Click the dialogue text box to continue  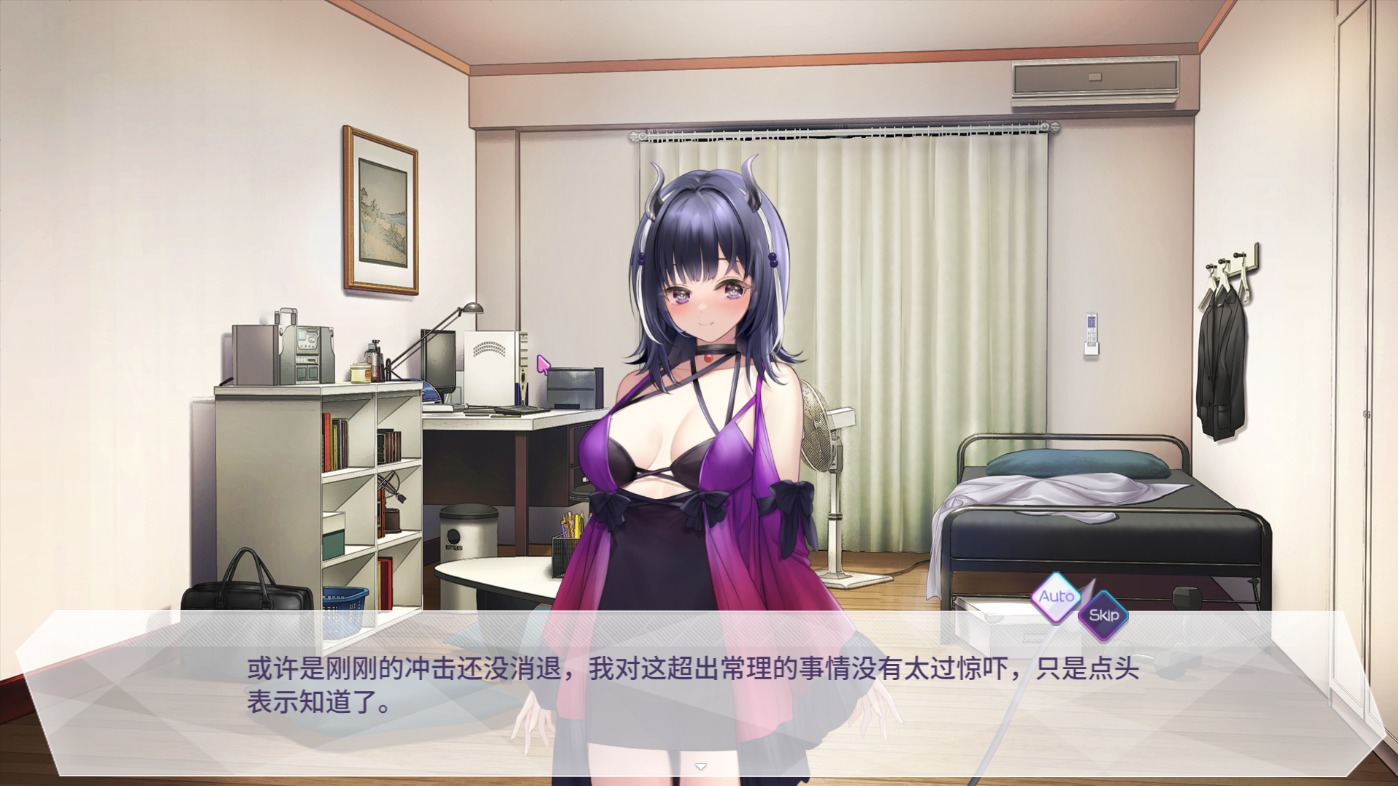[690, 690]
